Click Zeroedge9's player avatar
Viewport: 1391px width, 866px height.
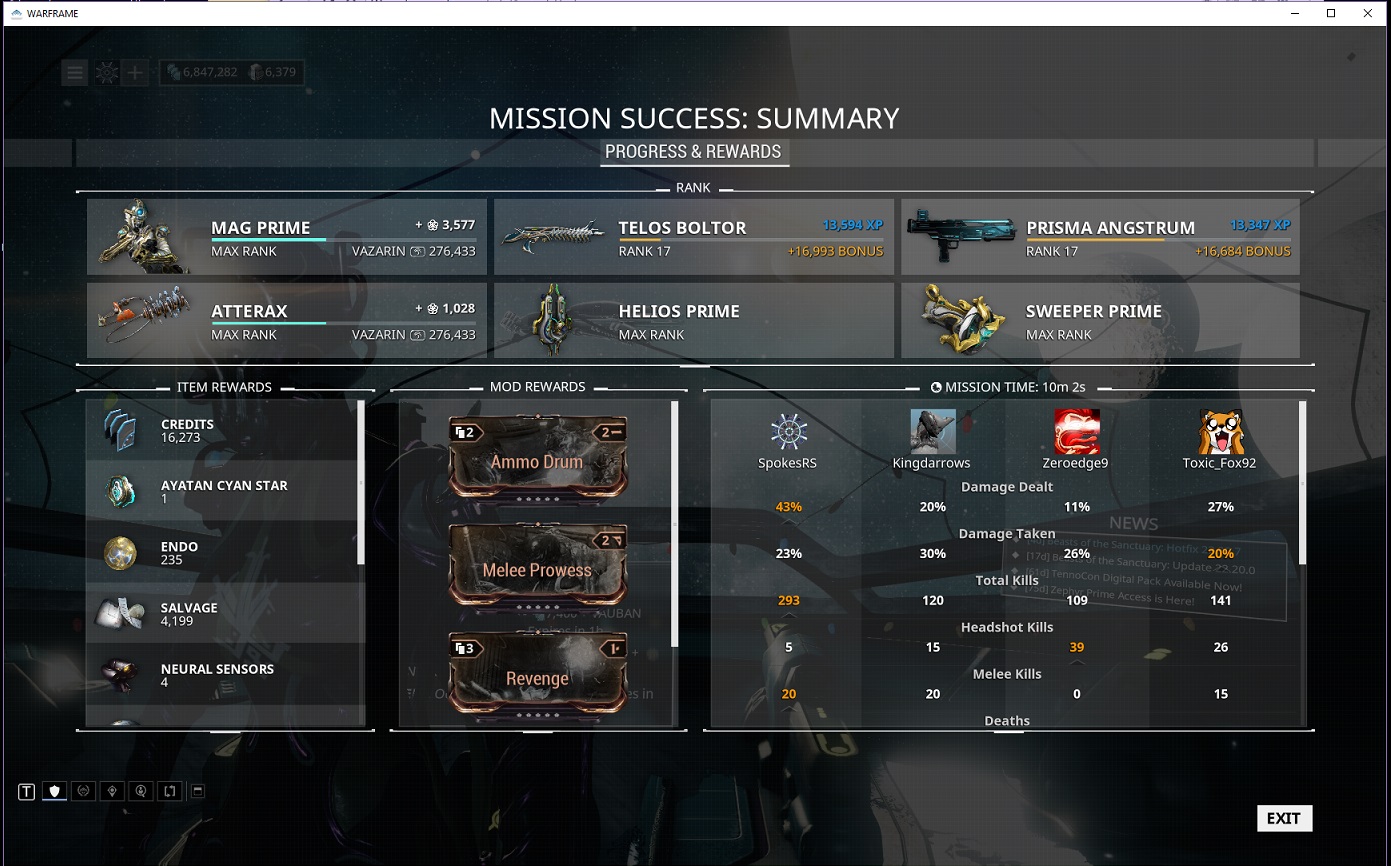pyautogui.click(x=1077, y=431)
